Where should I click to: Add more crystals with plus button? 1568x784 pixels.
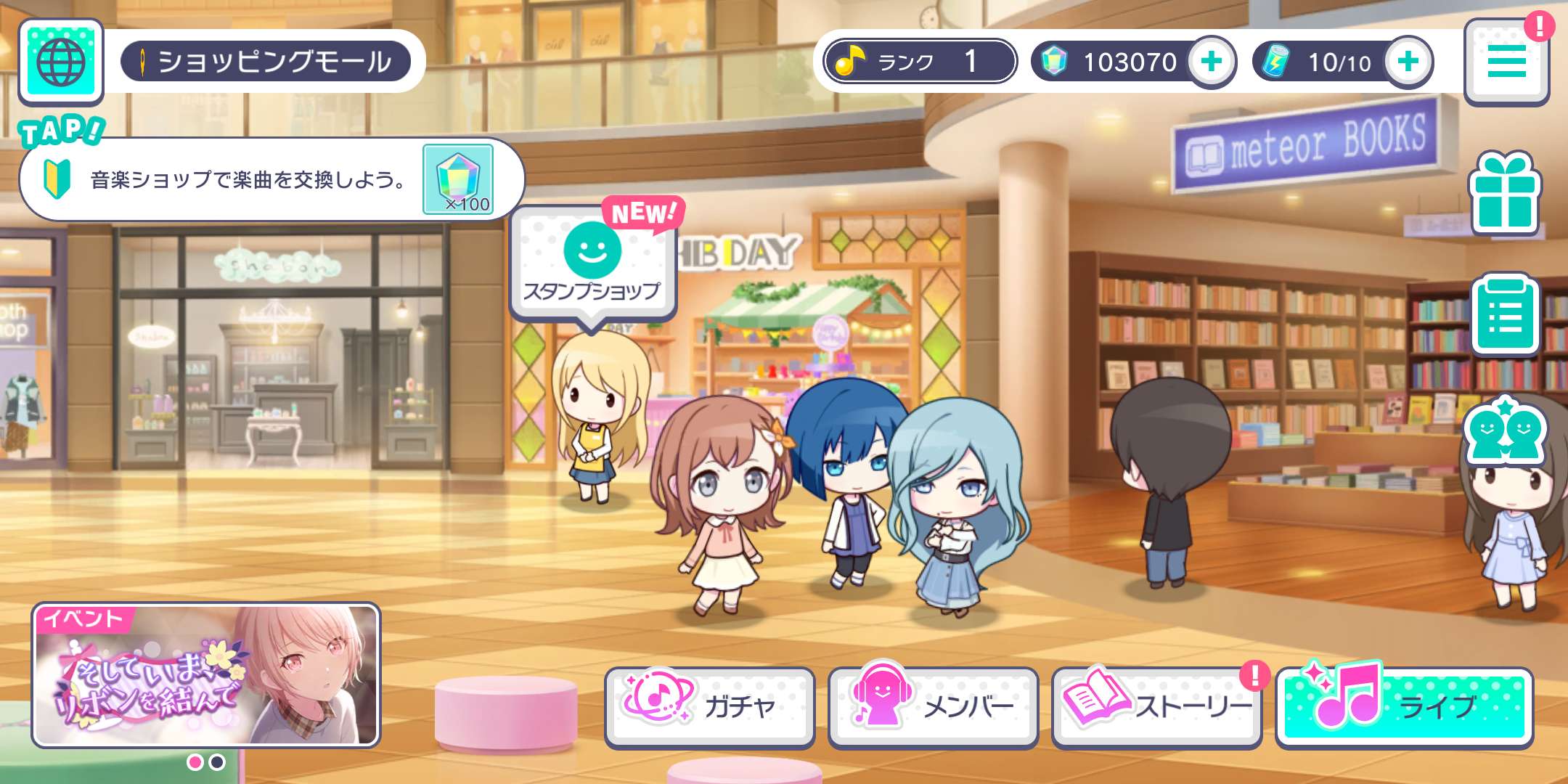point(1211,62)
